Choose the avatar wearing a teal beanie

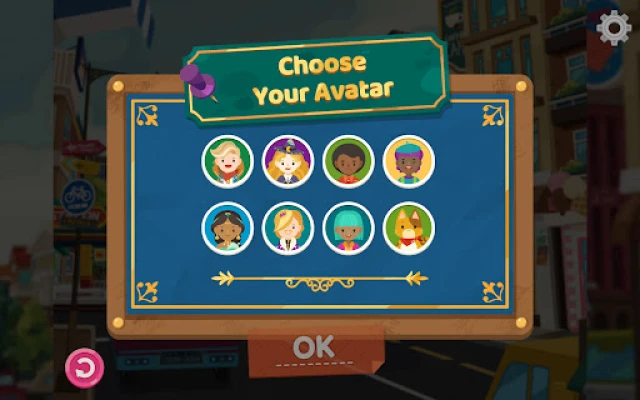[x=409, y=161]
